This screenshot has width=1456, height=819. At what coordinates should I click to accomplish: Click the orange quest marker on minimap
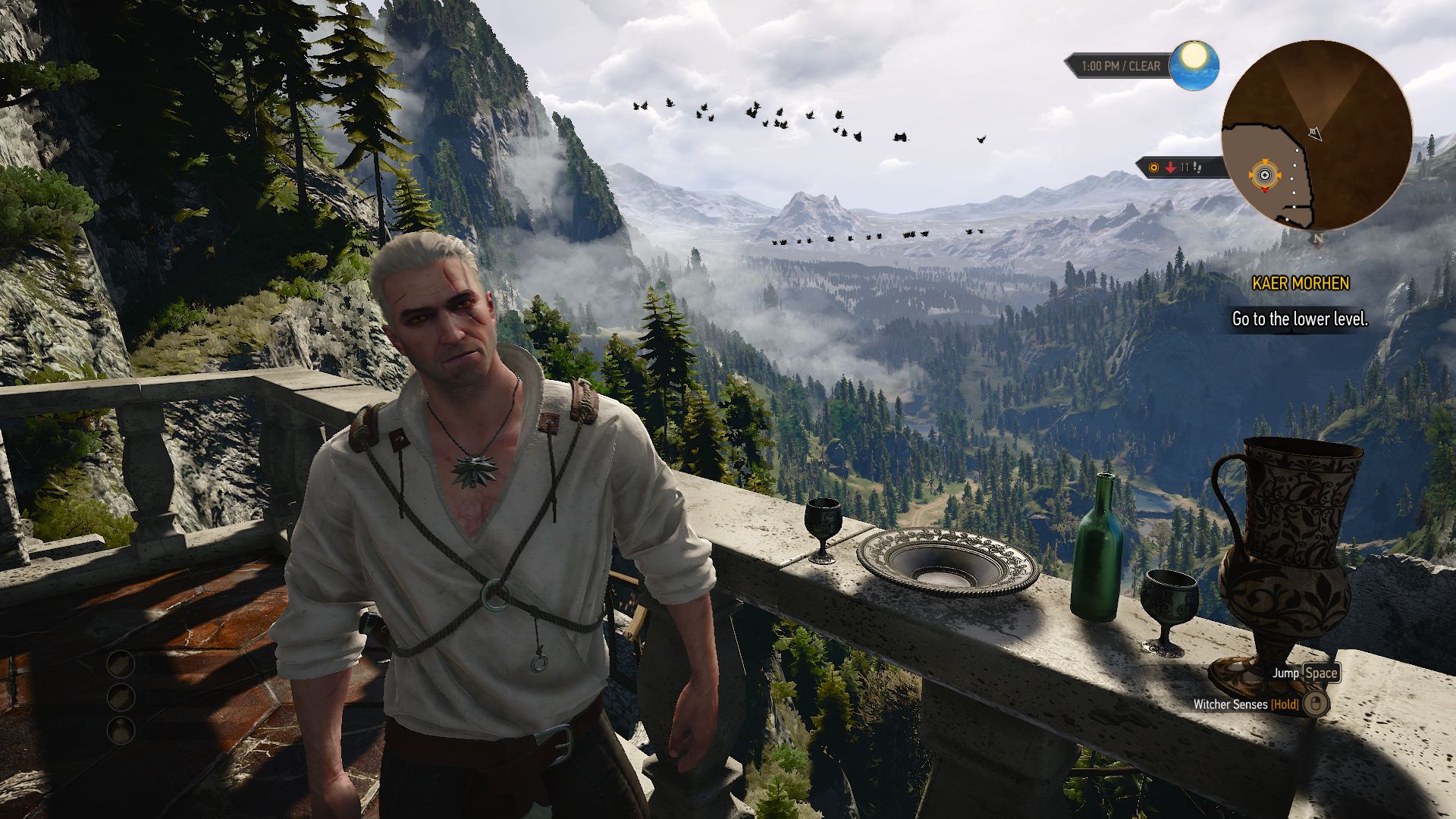1264,176
